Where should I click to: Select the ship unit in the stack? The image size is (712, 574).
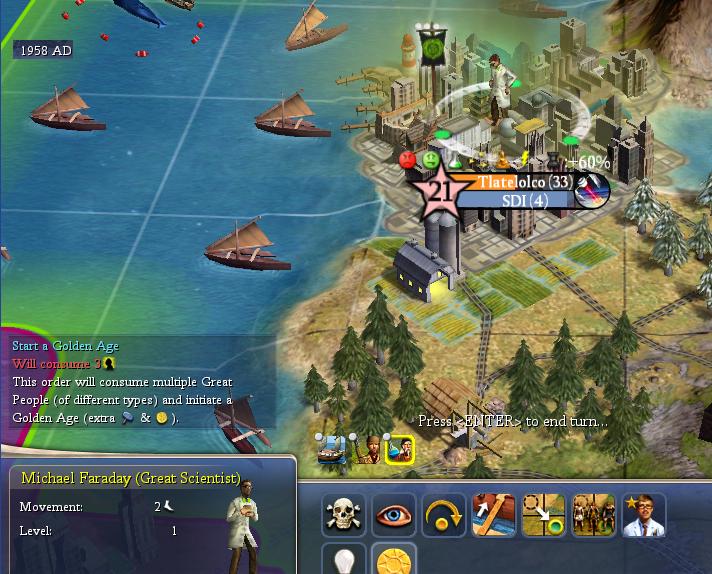click(x=332, y=451)
